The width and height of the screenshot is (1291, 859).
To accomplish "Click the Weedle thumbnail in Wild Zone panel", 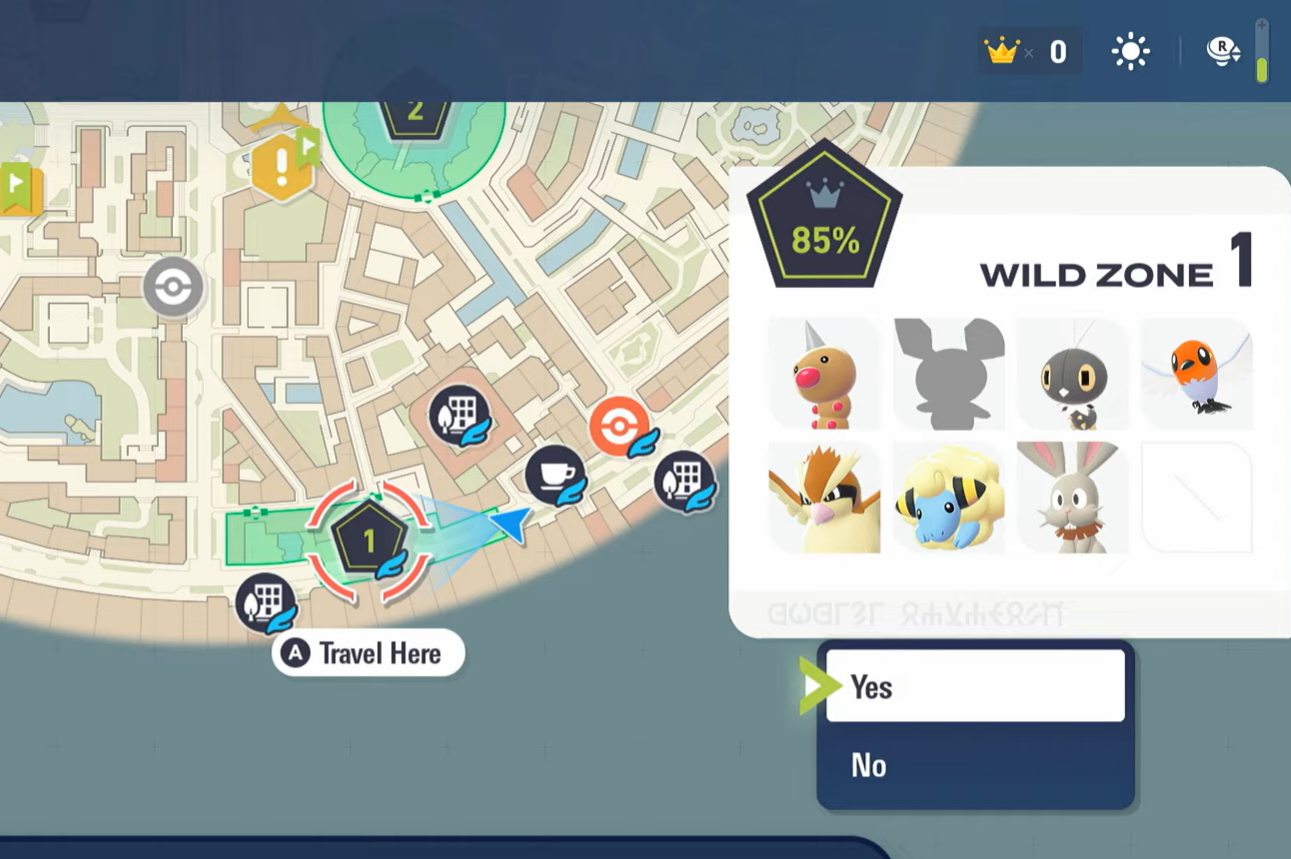I will click(x=824, y=374).
